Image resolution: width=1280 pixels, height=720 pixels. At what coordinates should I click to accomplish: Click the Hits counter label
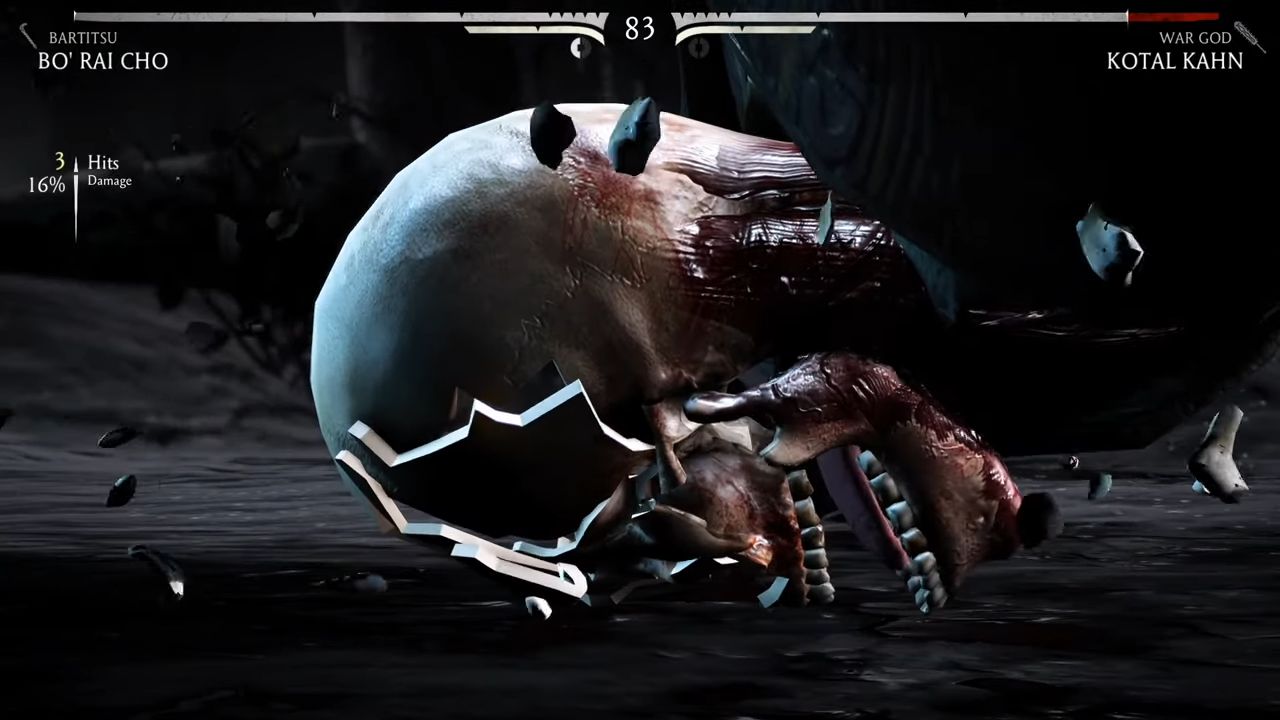coord(103,162)
